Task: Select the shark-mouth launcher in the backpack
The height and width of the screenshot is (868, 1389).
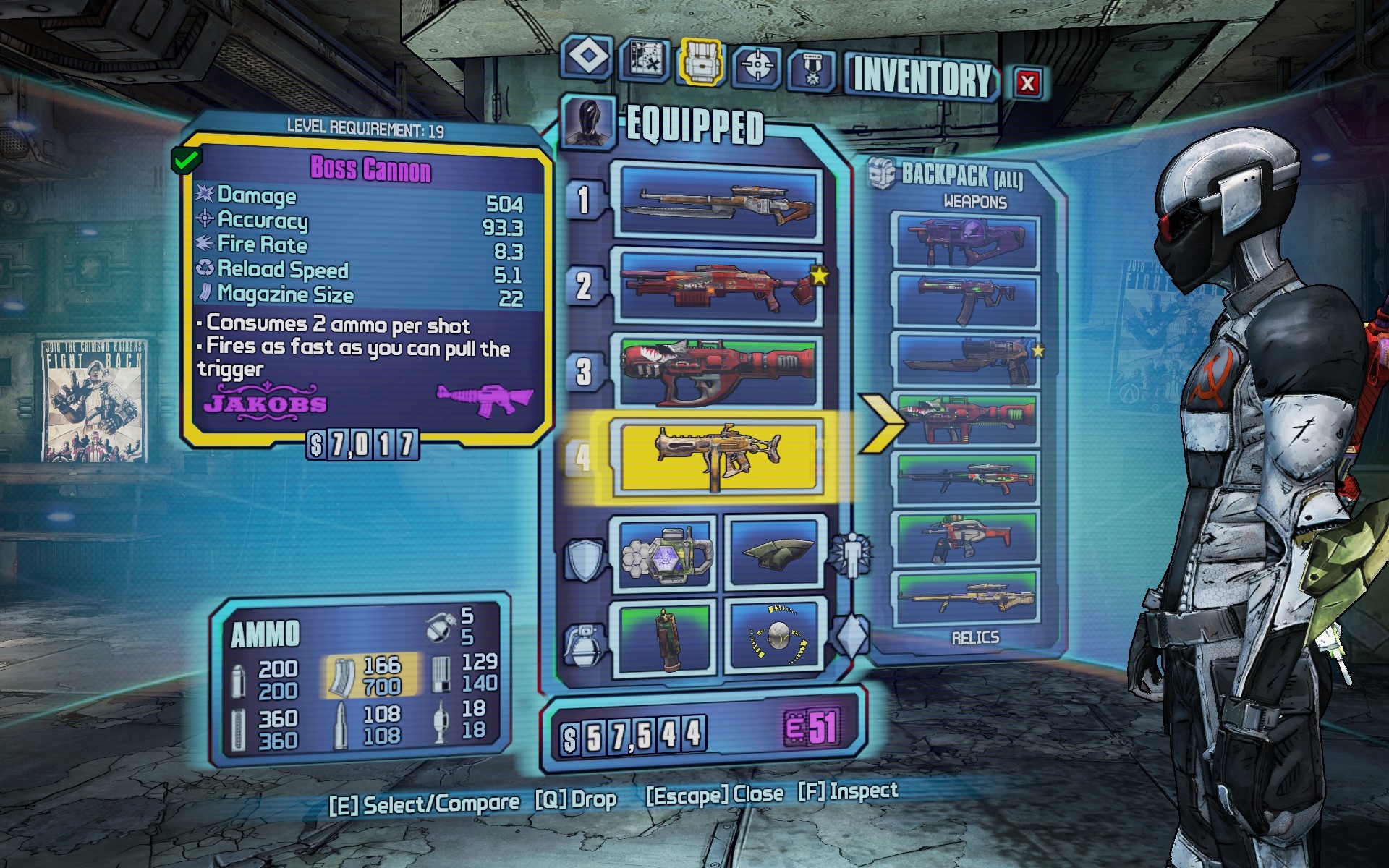Action: click(966, 420)
